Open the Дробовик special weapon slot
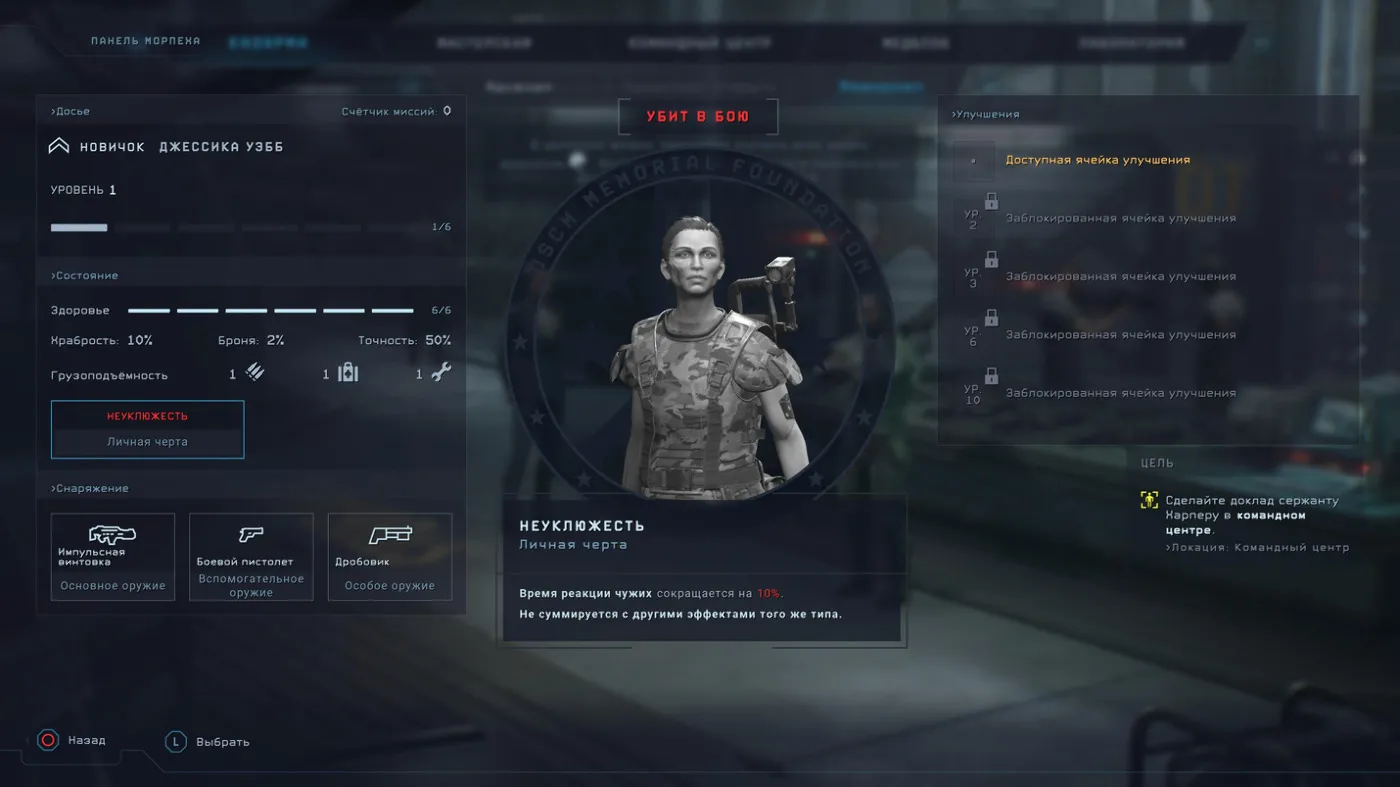 [390, 557]
